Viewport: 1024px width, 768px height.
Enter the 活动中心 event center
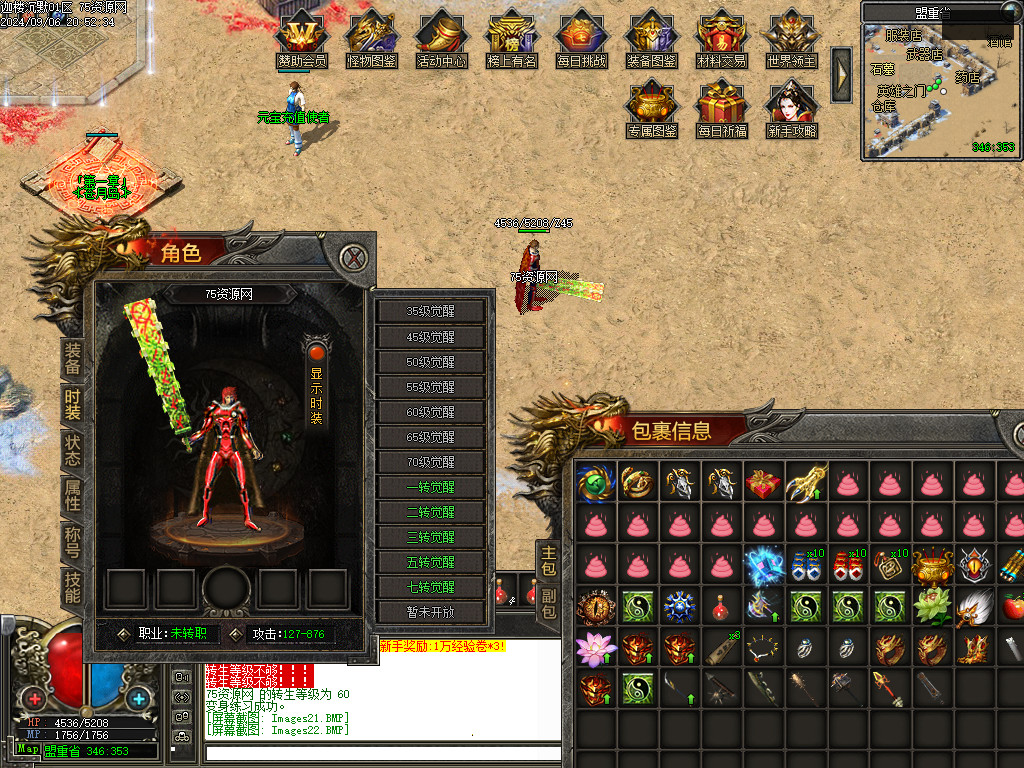(x=442, y=40)
